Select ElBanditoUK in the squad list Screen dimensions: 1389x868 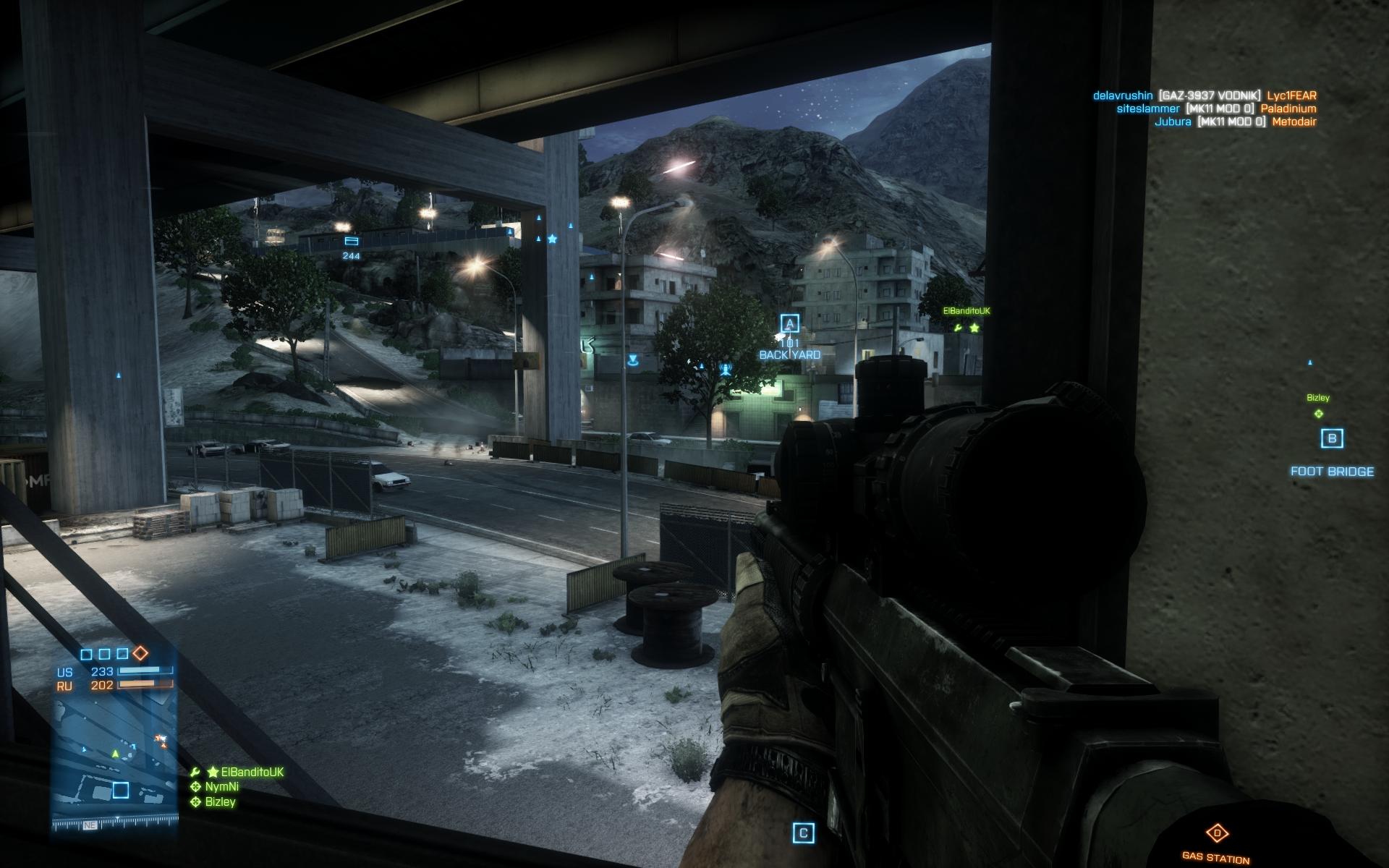(246, 772)
